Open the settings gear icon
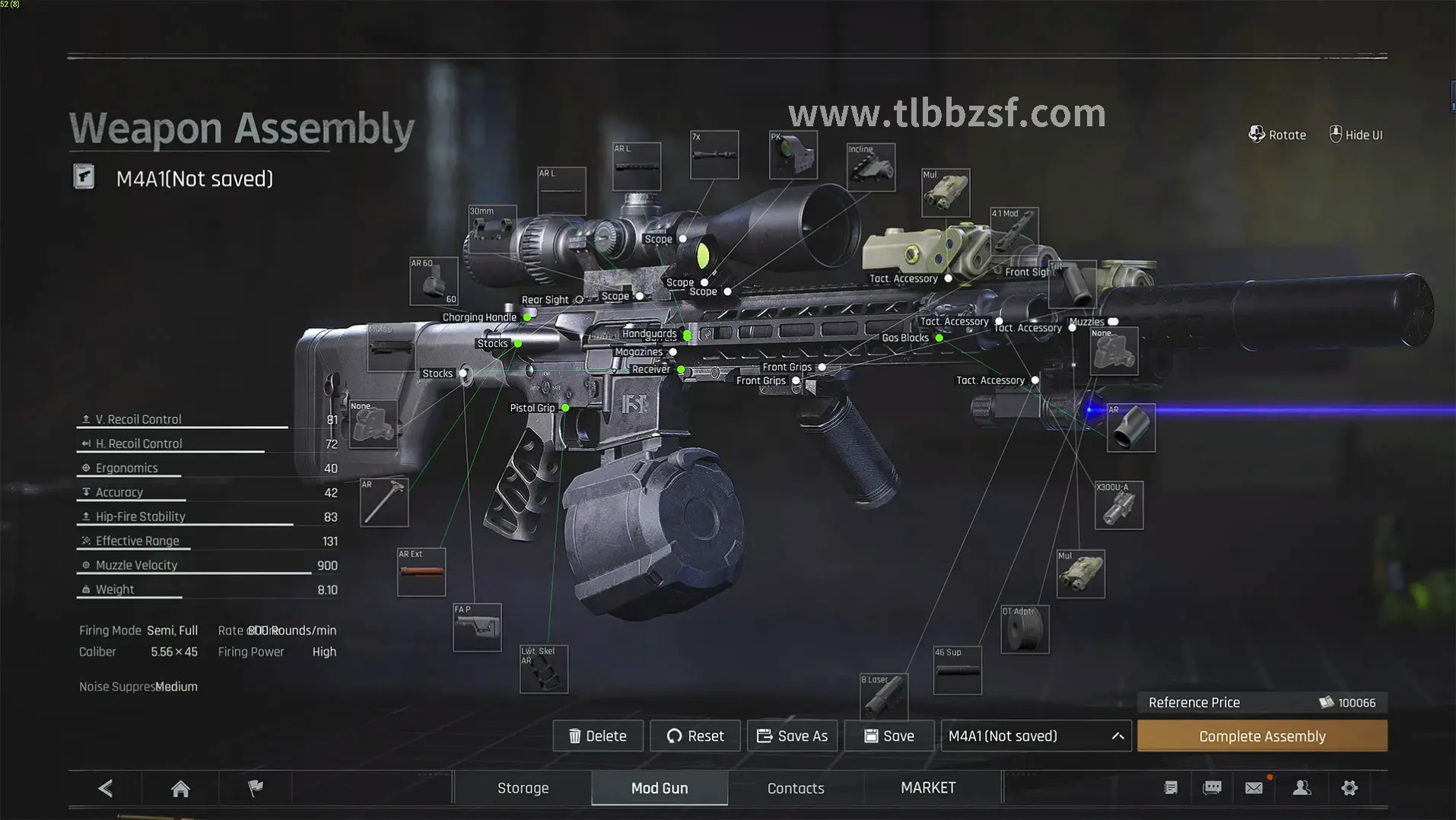This screenshot has width=1456, height=820. pyautogui.click(x=1349, y=788)
